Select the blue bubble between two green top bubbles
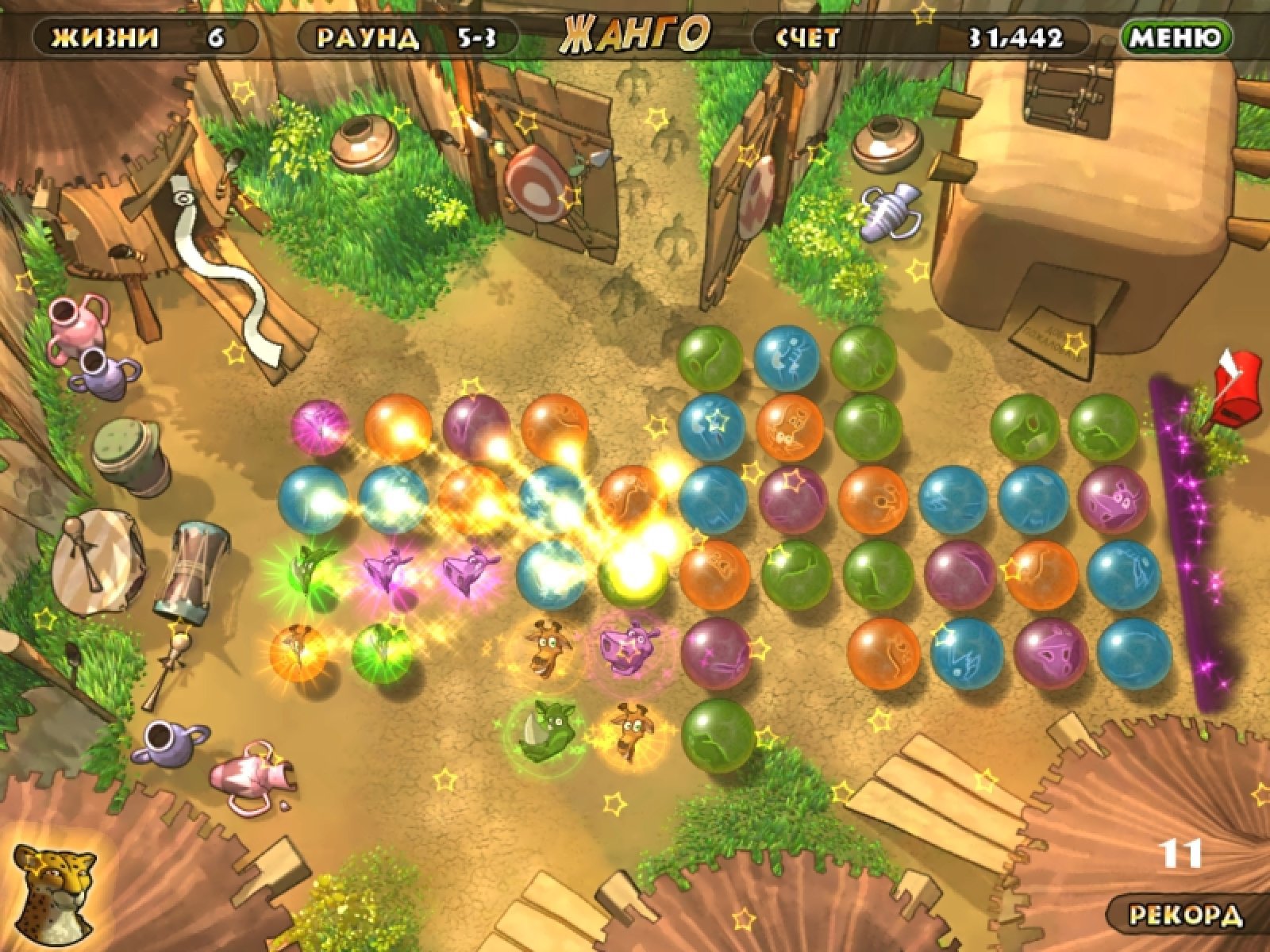Viewport: 1270px width, 952px height. [x=786, y=358]
